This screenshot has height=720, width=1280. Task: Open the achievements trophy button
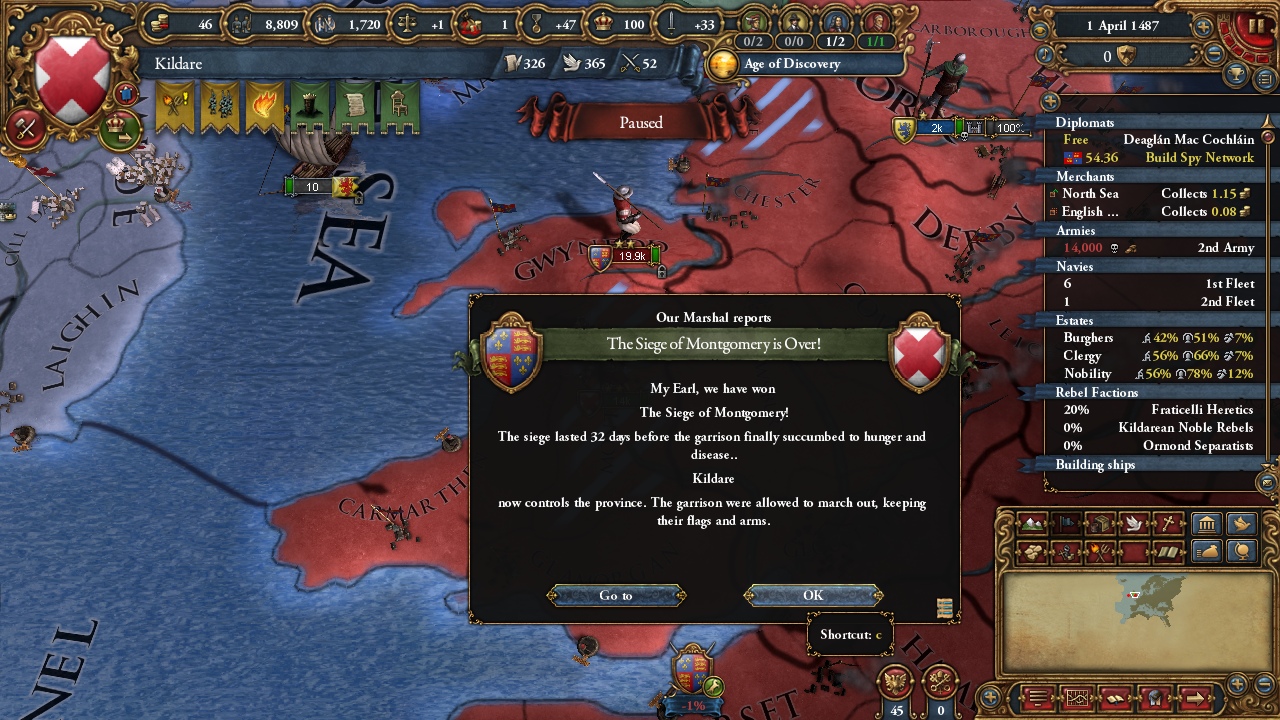(x=1238, y=77)
